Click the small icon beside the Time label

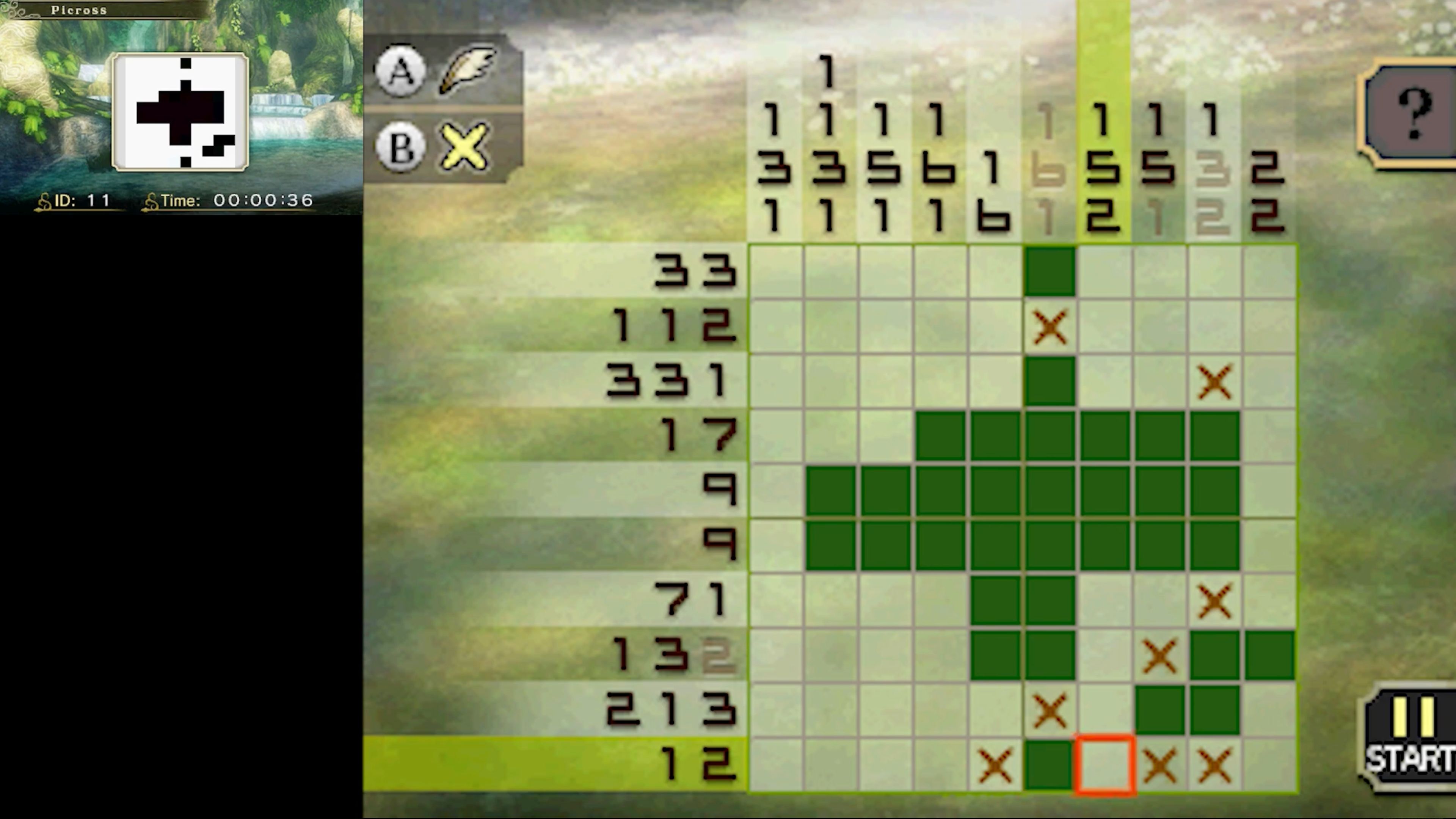point(151,200)
